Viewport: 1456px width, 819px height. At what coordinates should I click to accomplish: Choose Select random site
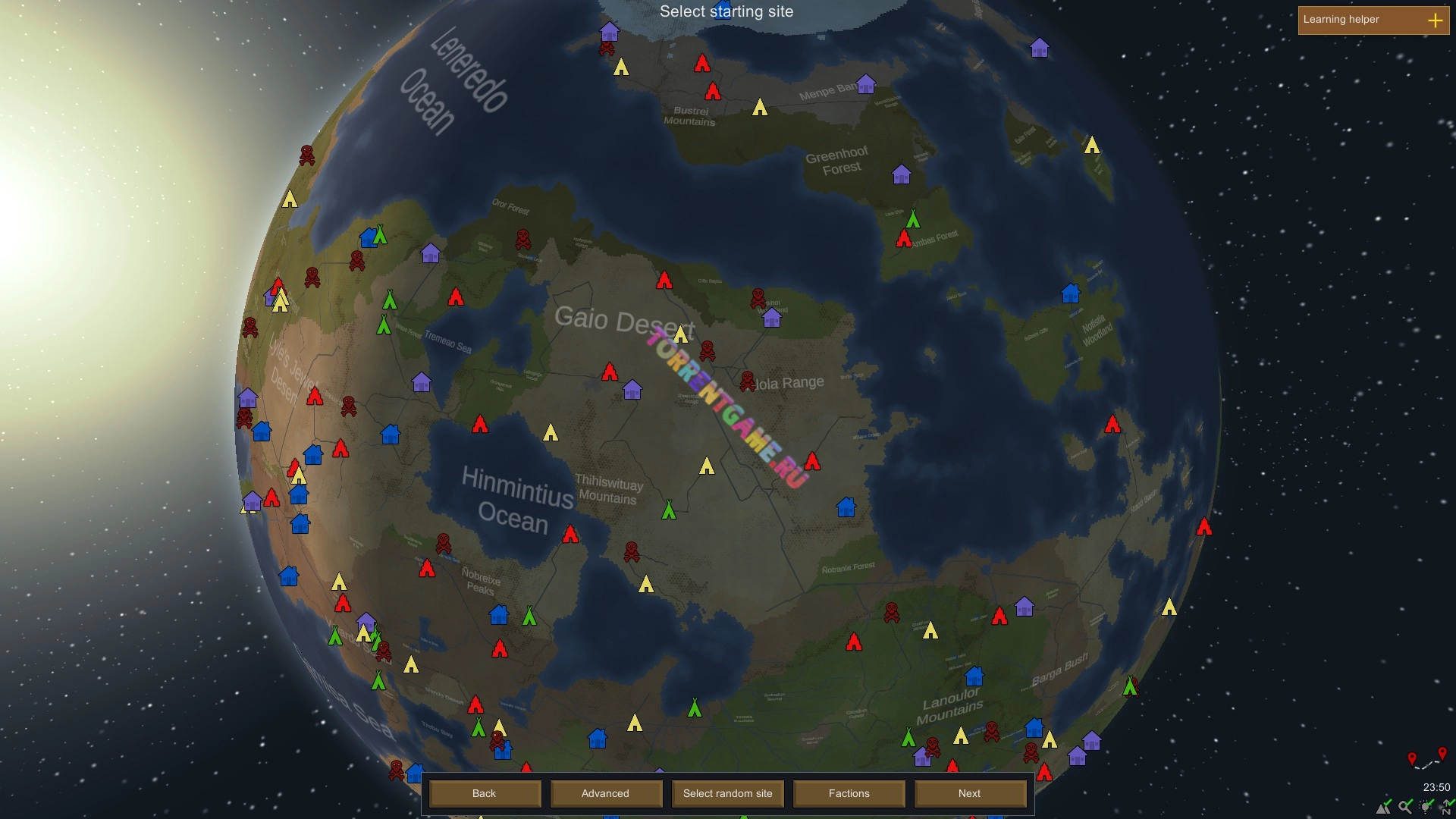[727, 793]
